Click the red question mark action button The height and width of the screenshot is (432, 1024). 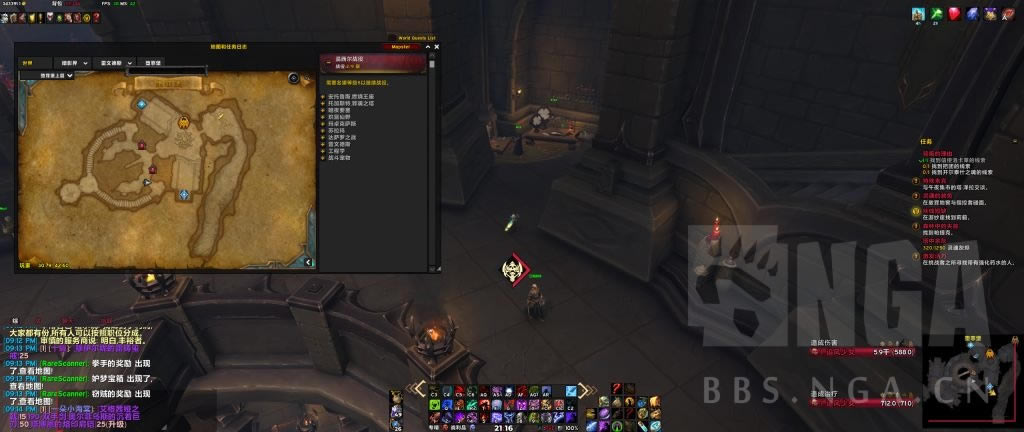(x=617, y=389)
